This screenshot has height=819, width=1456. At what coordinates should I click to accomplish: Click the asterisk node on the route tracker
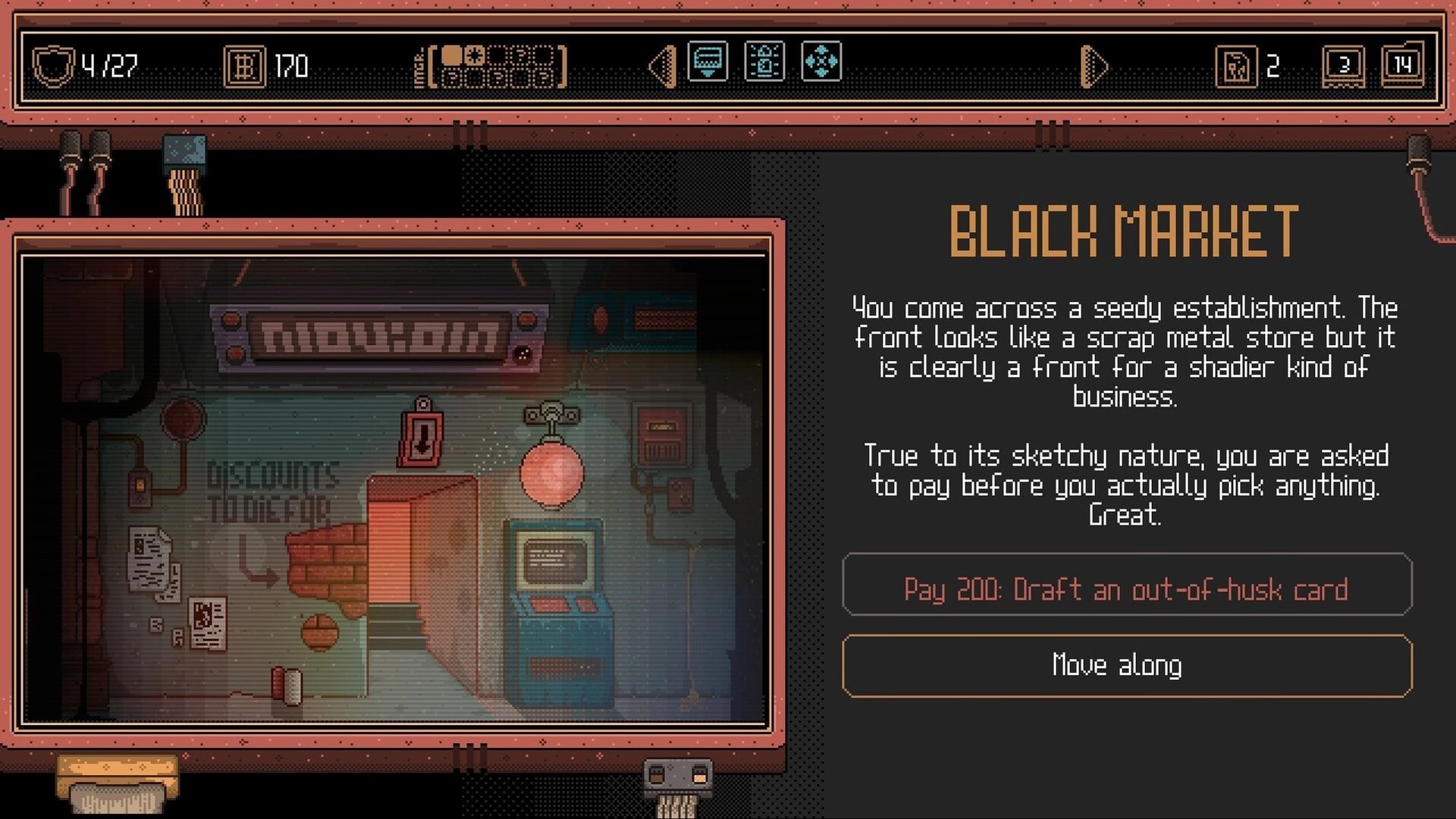point(475,55)
